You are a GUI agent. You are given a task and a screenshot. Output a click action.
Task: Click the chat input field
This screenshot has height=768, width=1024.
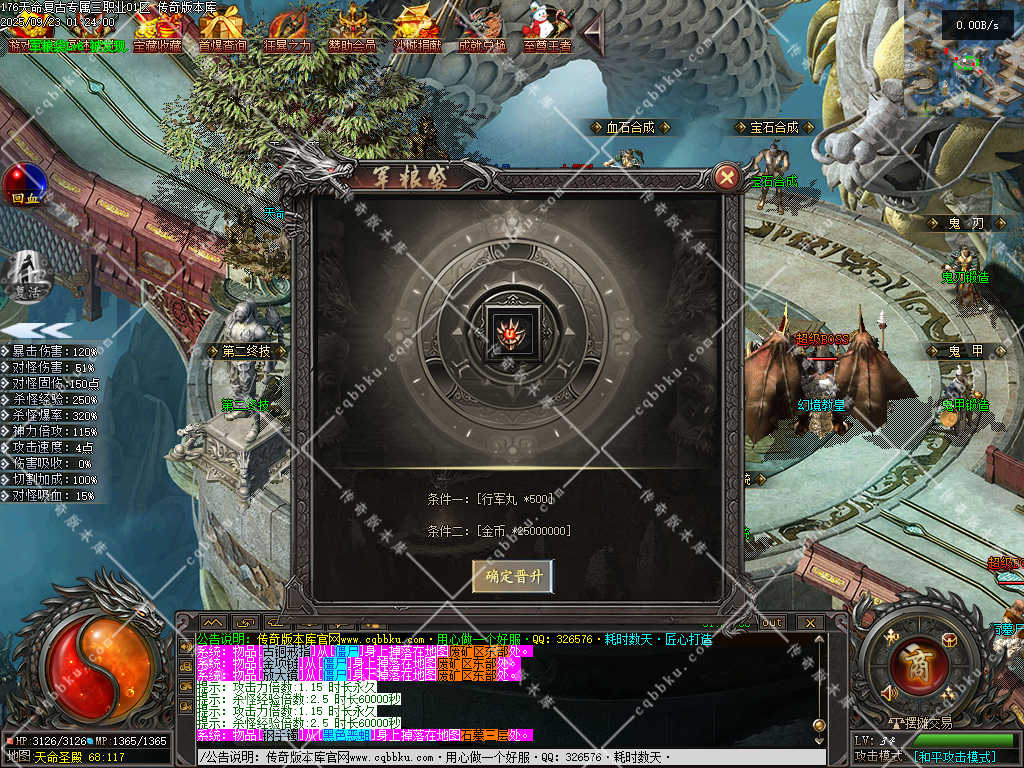pos(500,757)
